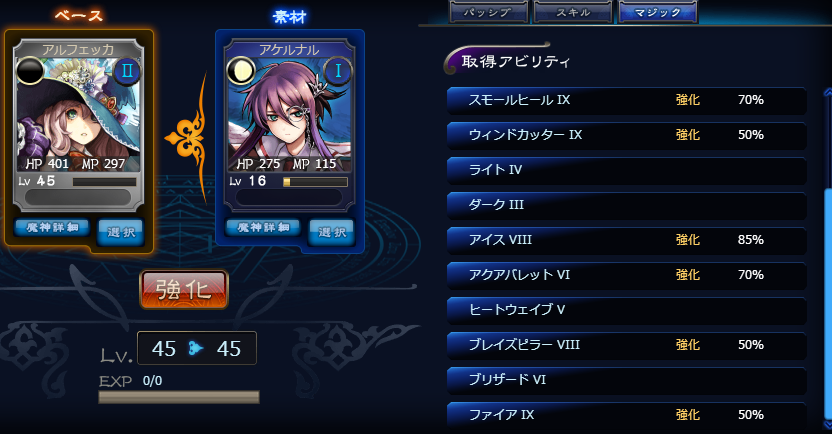Select the ブリザード VI ability row
Screen dimensions: 832x434
tap(626, 380)
